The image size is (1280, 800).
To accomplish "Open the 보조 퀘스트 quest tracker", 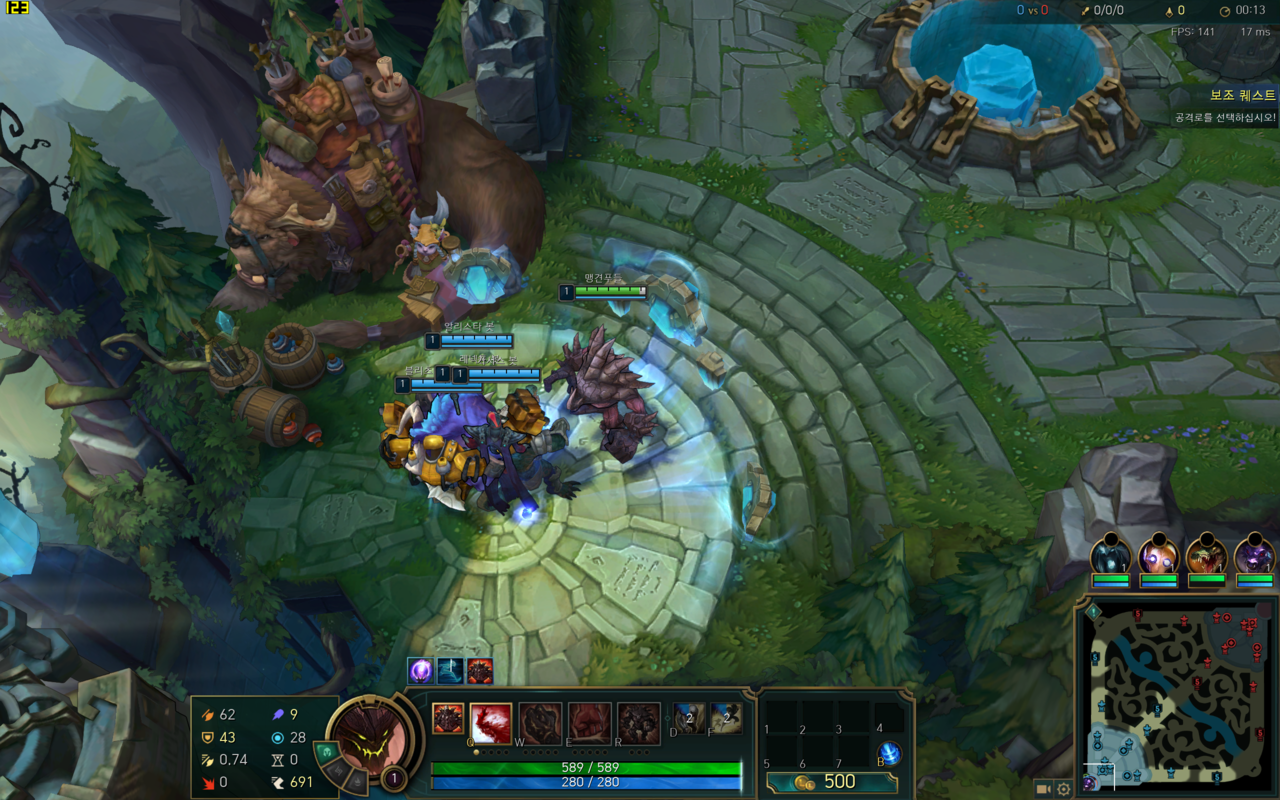I will [1242, 96].
